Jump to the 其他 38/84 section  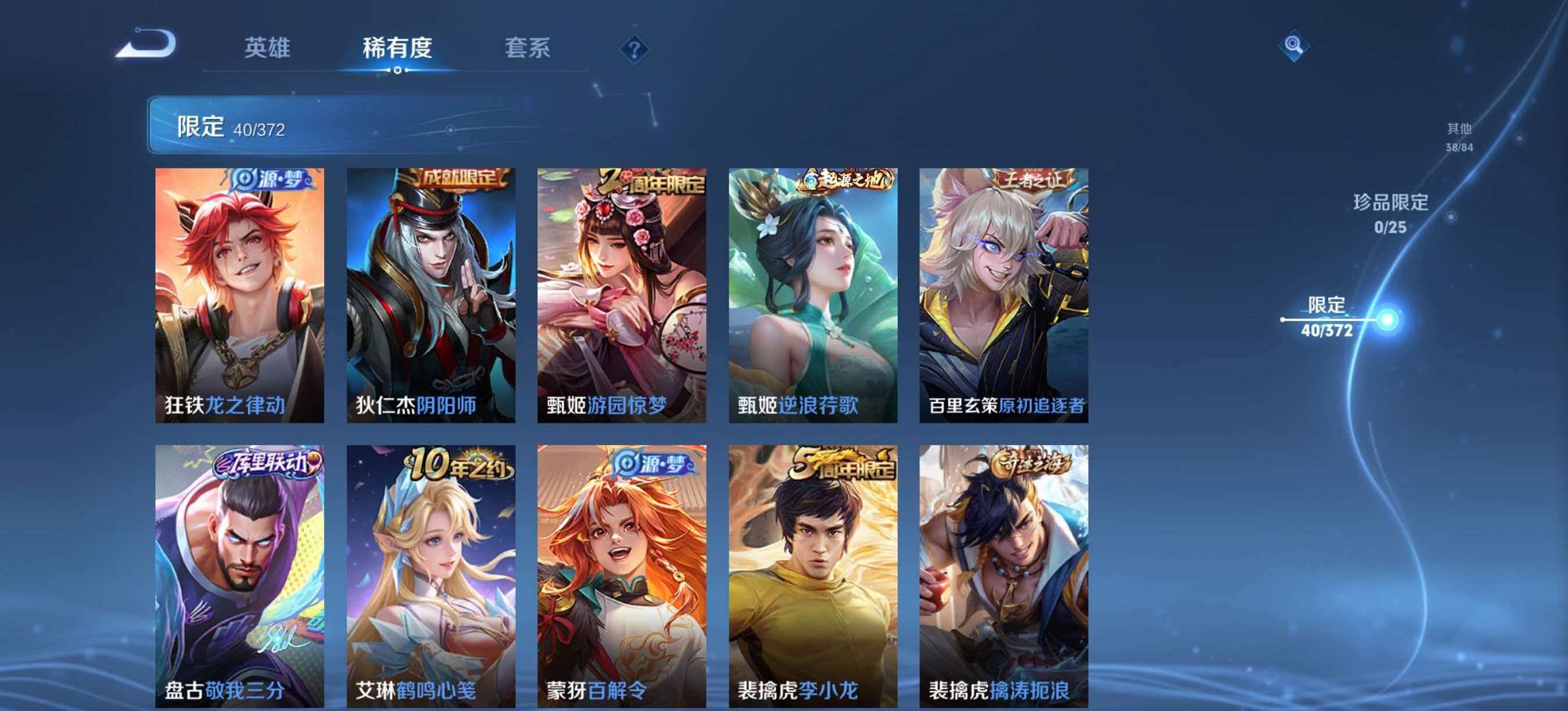[1459, 135]
